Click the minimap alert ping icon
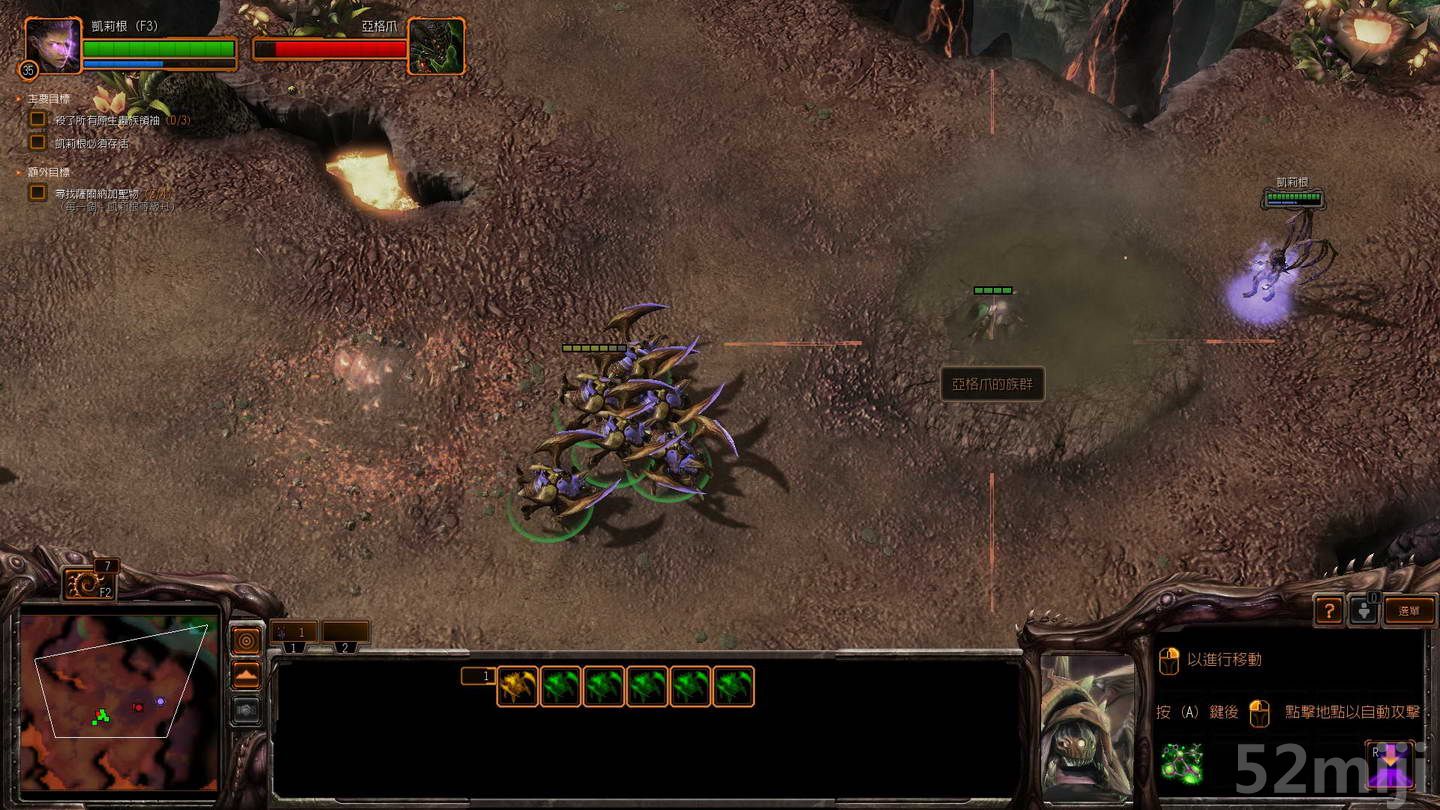The image size is (1440, 810). 245,638
